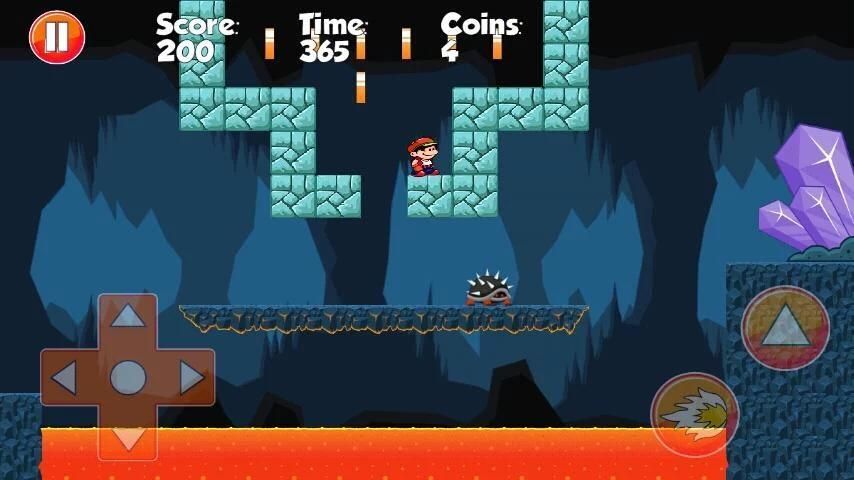The image size is (854, 480).
Task: Tap the D-pad up arrow
Action: point(127,316)
